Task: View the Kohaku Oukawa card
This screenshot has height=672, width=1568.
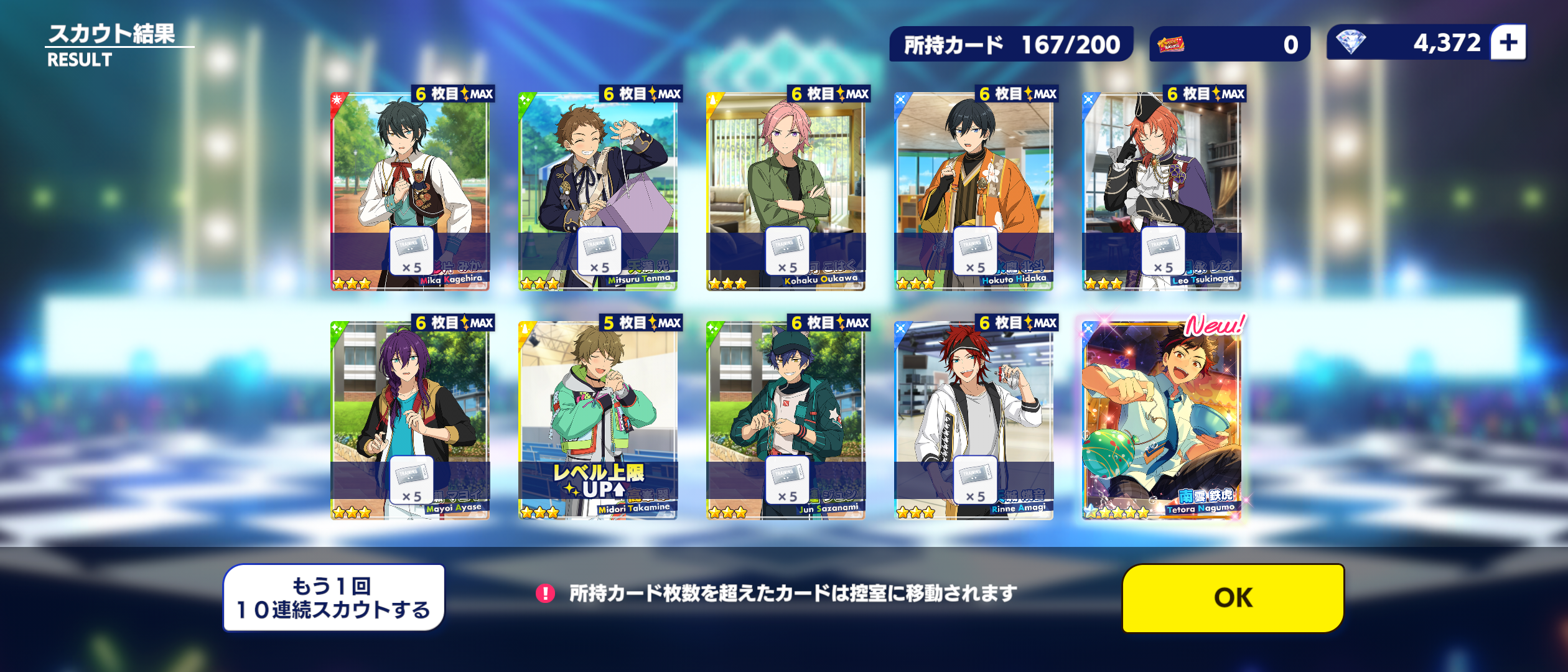Action: click(786, 190)
